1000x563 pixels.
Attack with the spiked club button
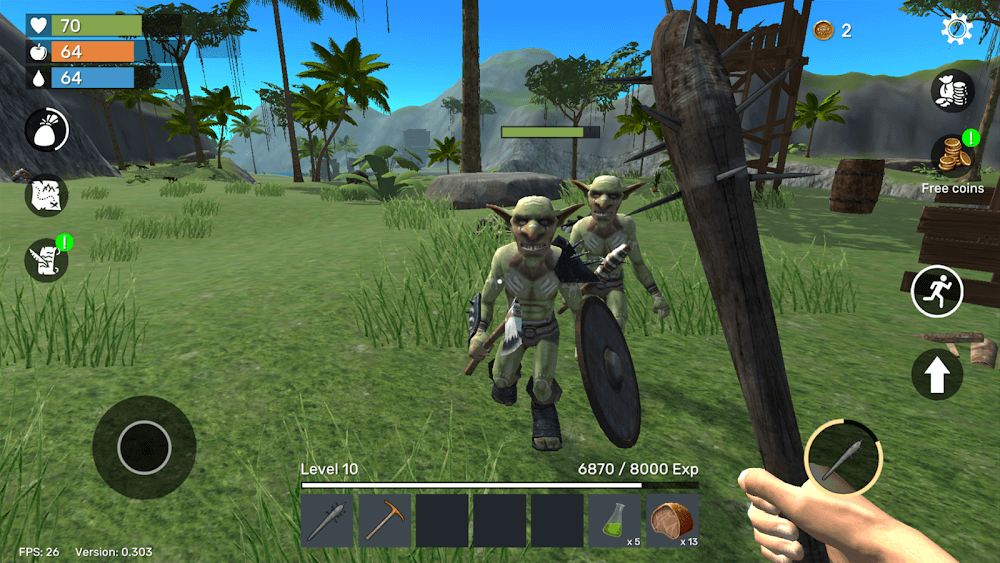(x=843, y=458)
